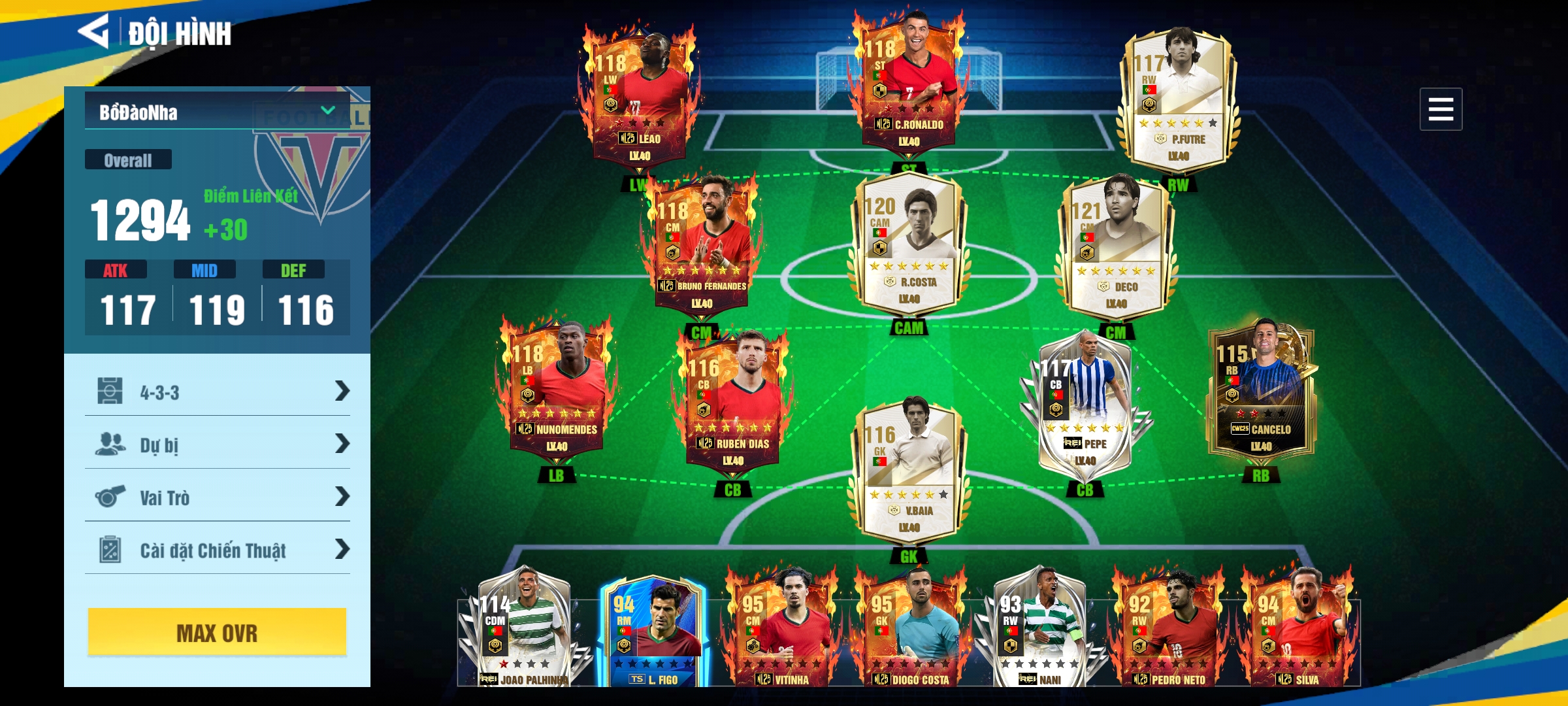Open the Dự bị substitutes menu
Viewport: 1568px width, 706px height.
coord(218,445)
